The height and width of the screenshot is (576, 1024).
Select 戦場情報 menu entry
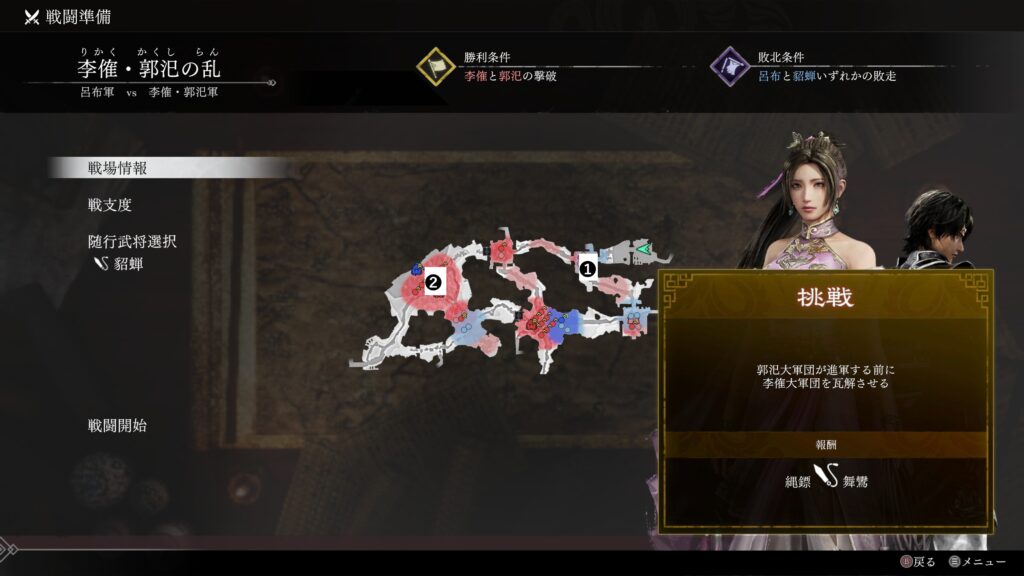[x=118, y=168]
